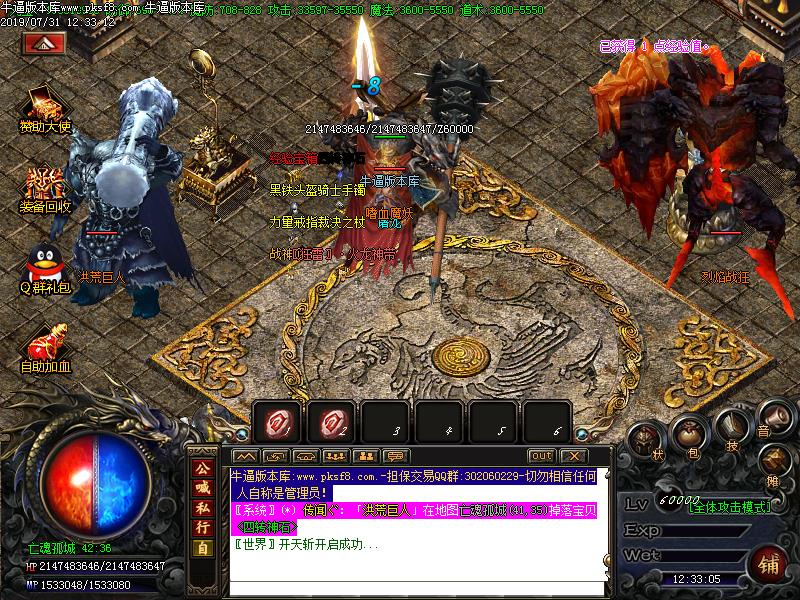Use the red item in hotbar slot 2
800x600 pixels.
pos(332,424)
